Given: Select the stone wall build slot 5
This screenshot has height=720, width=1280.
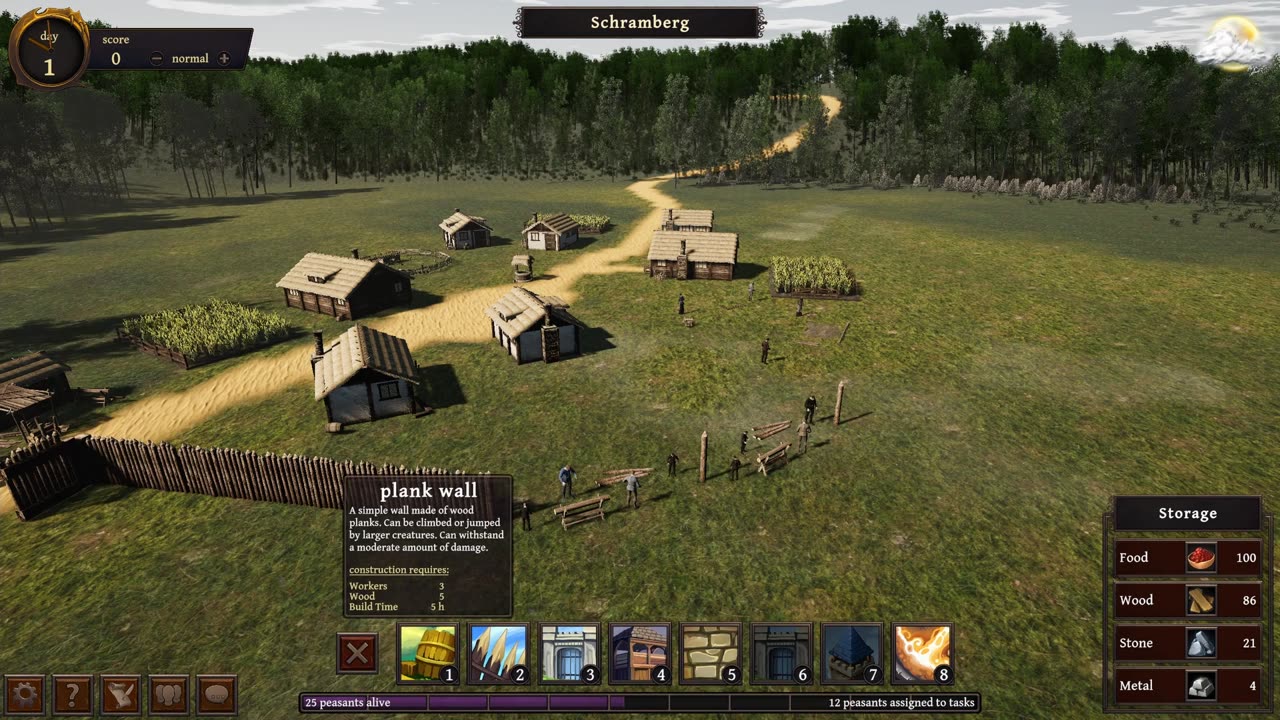Looking at the screenshot, I should [x=710, y=654].
